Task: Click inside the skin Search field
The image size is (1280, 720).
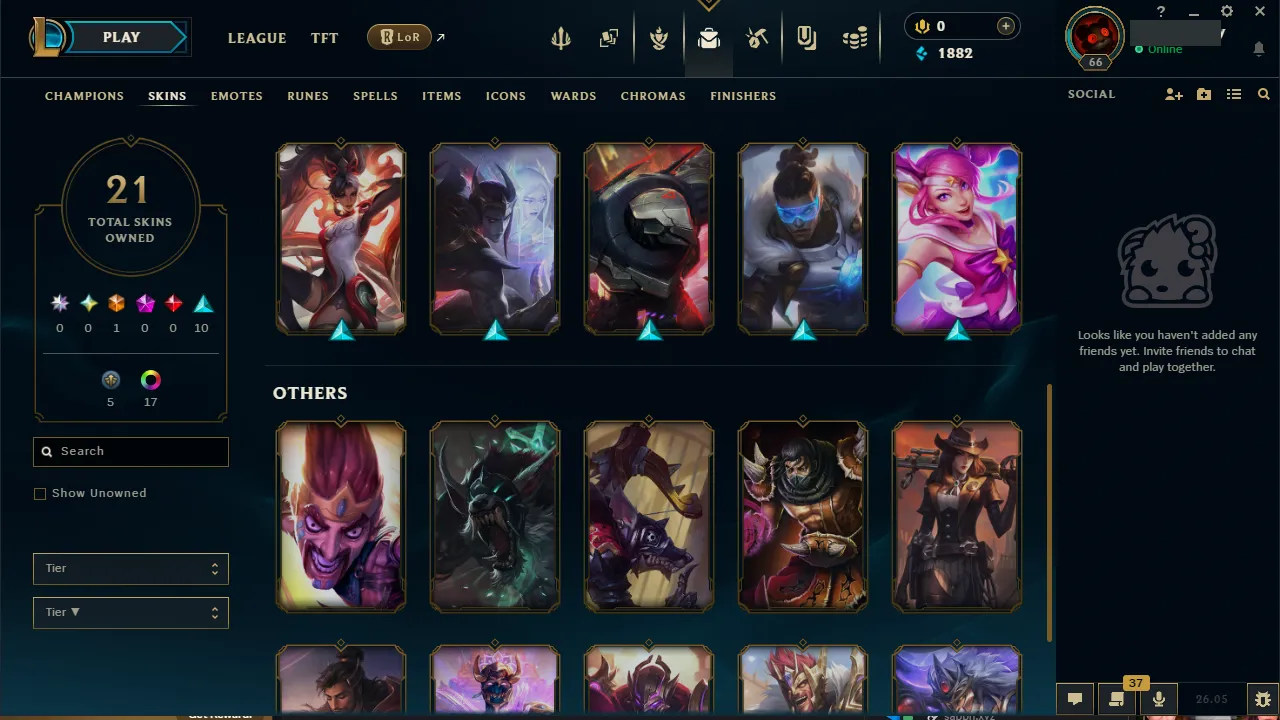Action: click(130, 451)
